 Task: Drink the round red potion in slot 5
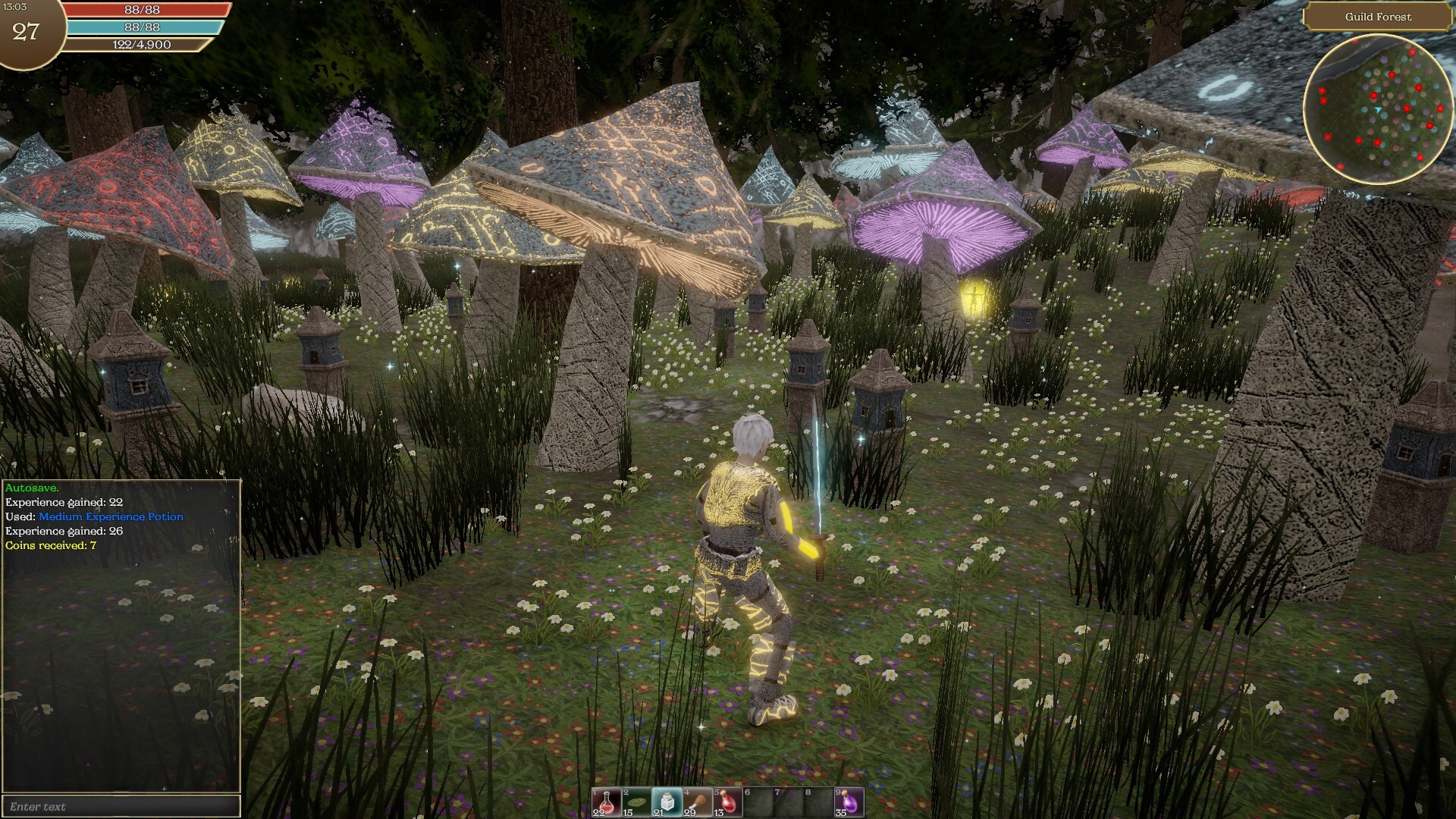tap(727, 802)
